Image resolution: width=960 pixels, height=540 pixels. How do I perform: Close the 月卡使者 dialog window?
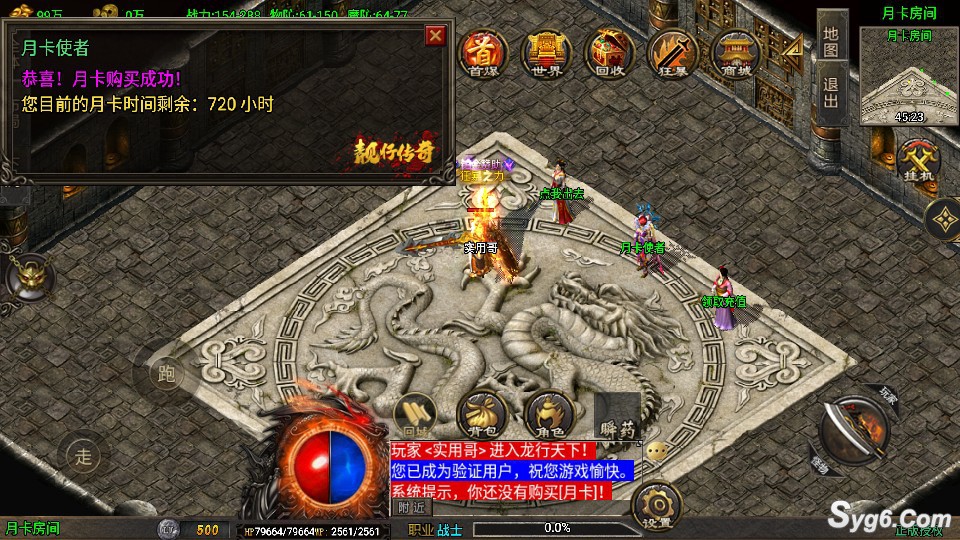coord(435,36)
